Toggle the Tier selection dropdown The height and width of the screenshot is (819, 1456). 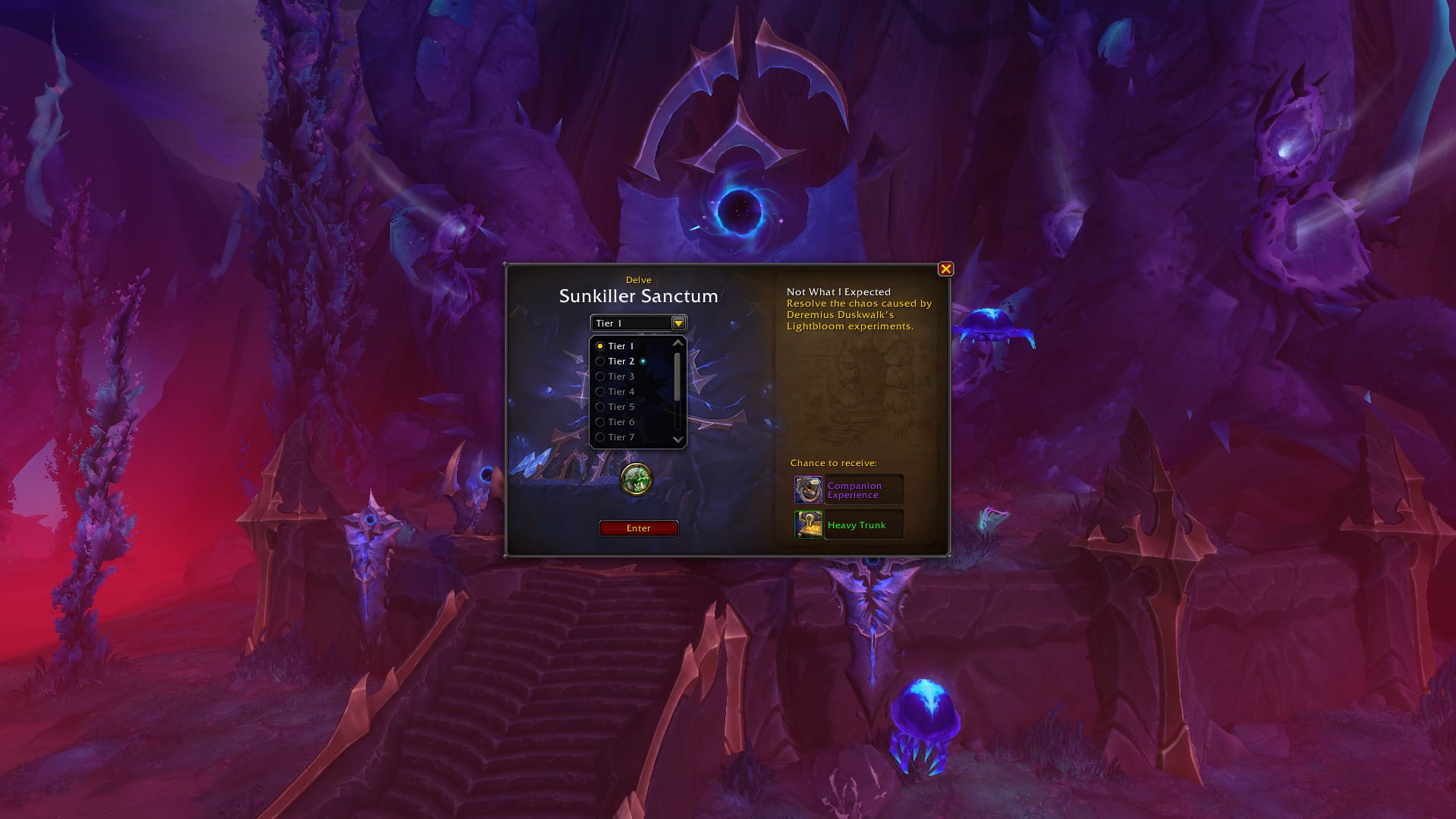[x=678, y=323]
